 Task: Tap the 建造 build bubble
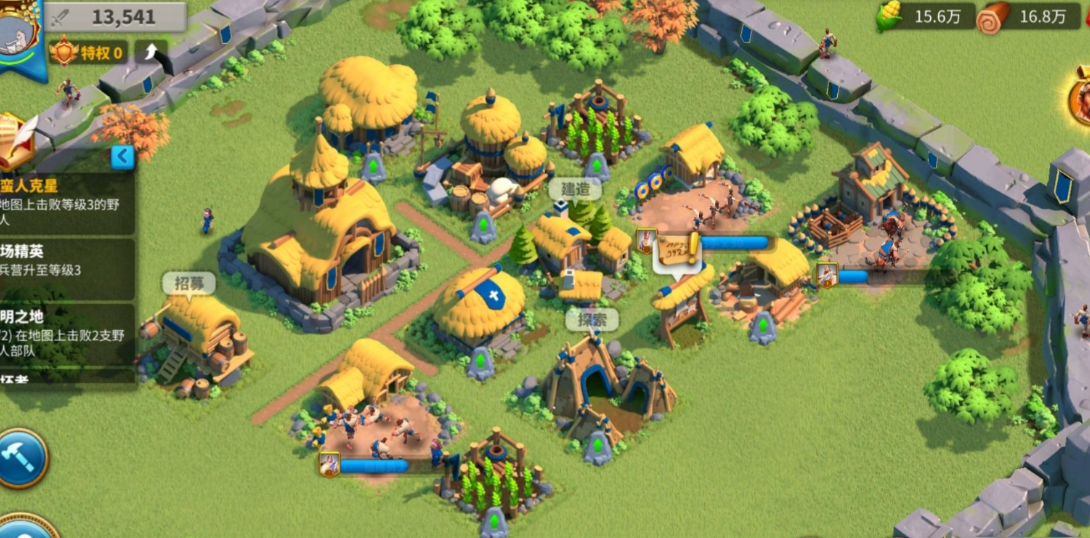(575, 189)
